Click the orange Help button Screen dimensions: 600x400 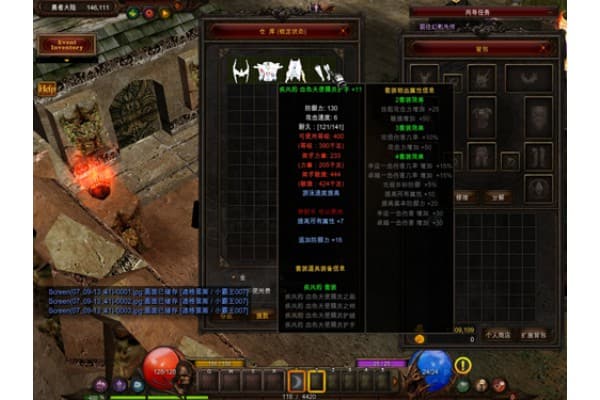pyautogui.click(x=45, y=88)
